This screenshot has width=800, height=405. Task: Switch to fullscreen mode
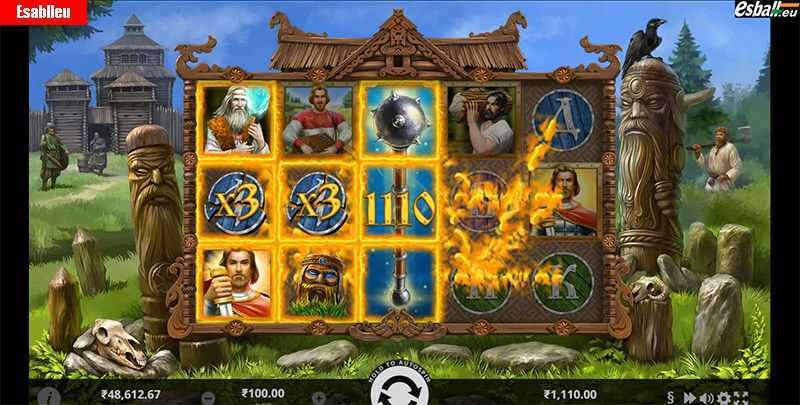(741, 398)
